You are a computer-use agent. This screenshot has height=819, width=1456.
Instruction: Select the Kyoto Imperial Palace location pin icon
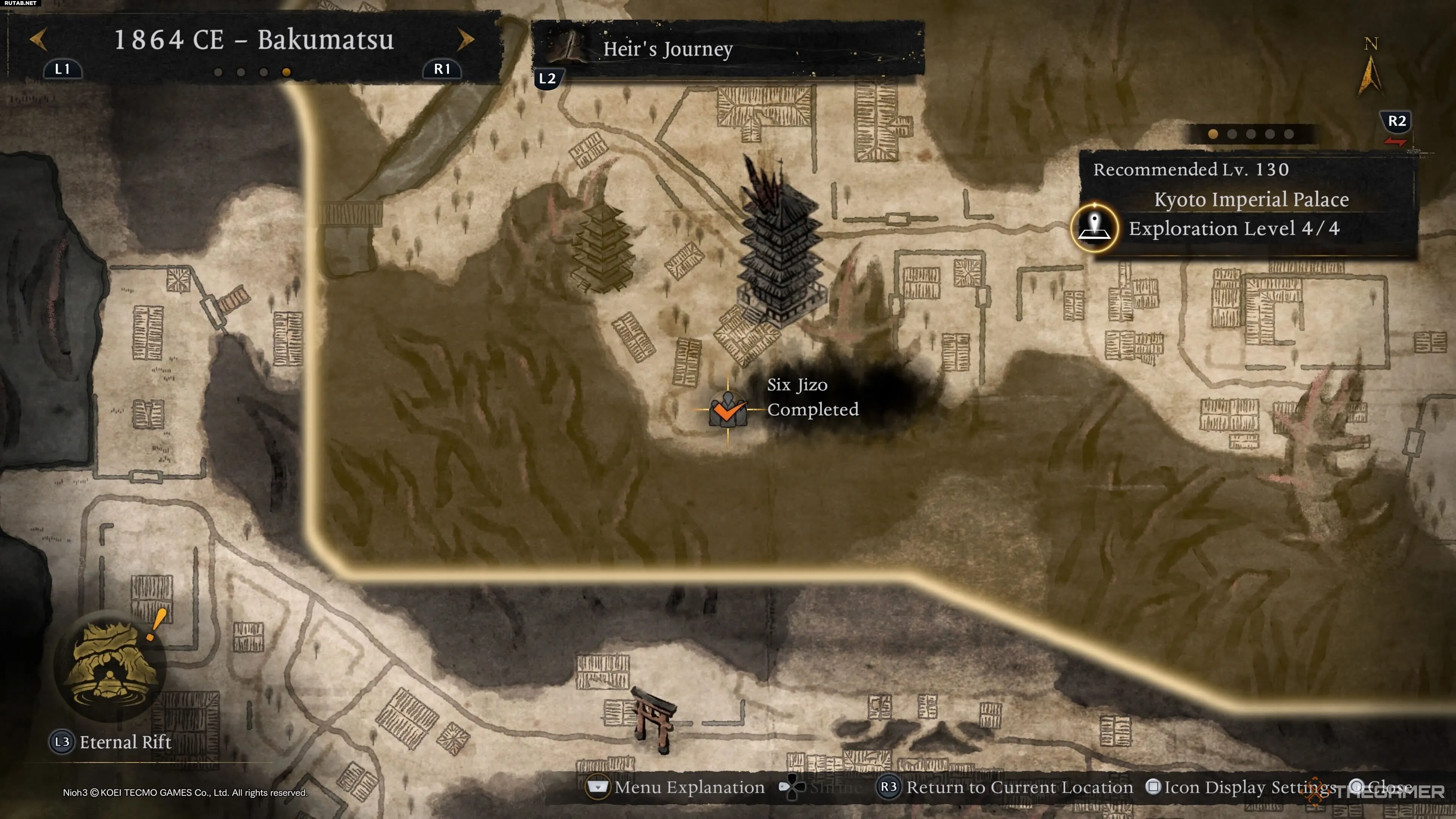coord(1094,227)
